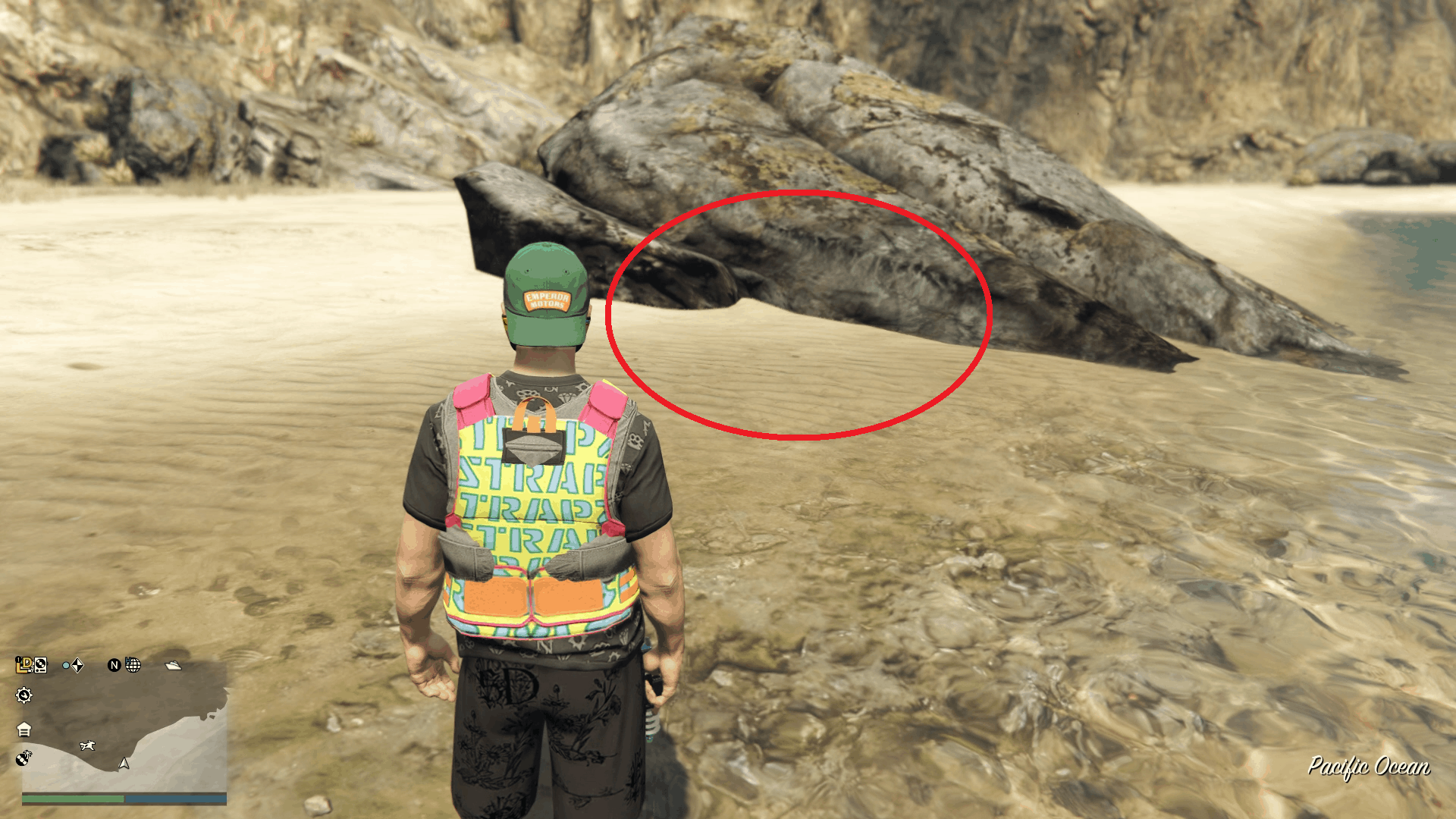The height and width of the screenshot is (819, 1456).
Task: Click the green Emperor Motors cap on the character
Action: coord(546,288)
